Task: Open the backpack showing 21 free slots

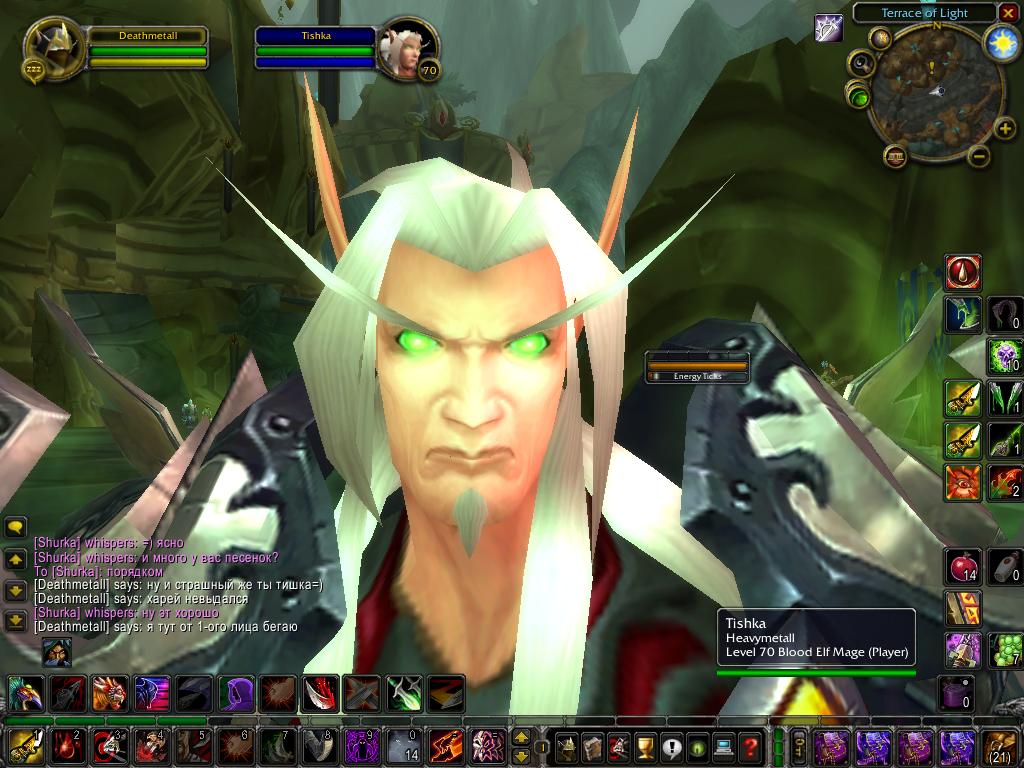Action: (1000, 747)
